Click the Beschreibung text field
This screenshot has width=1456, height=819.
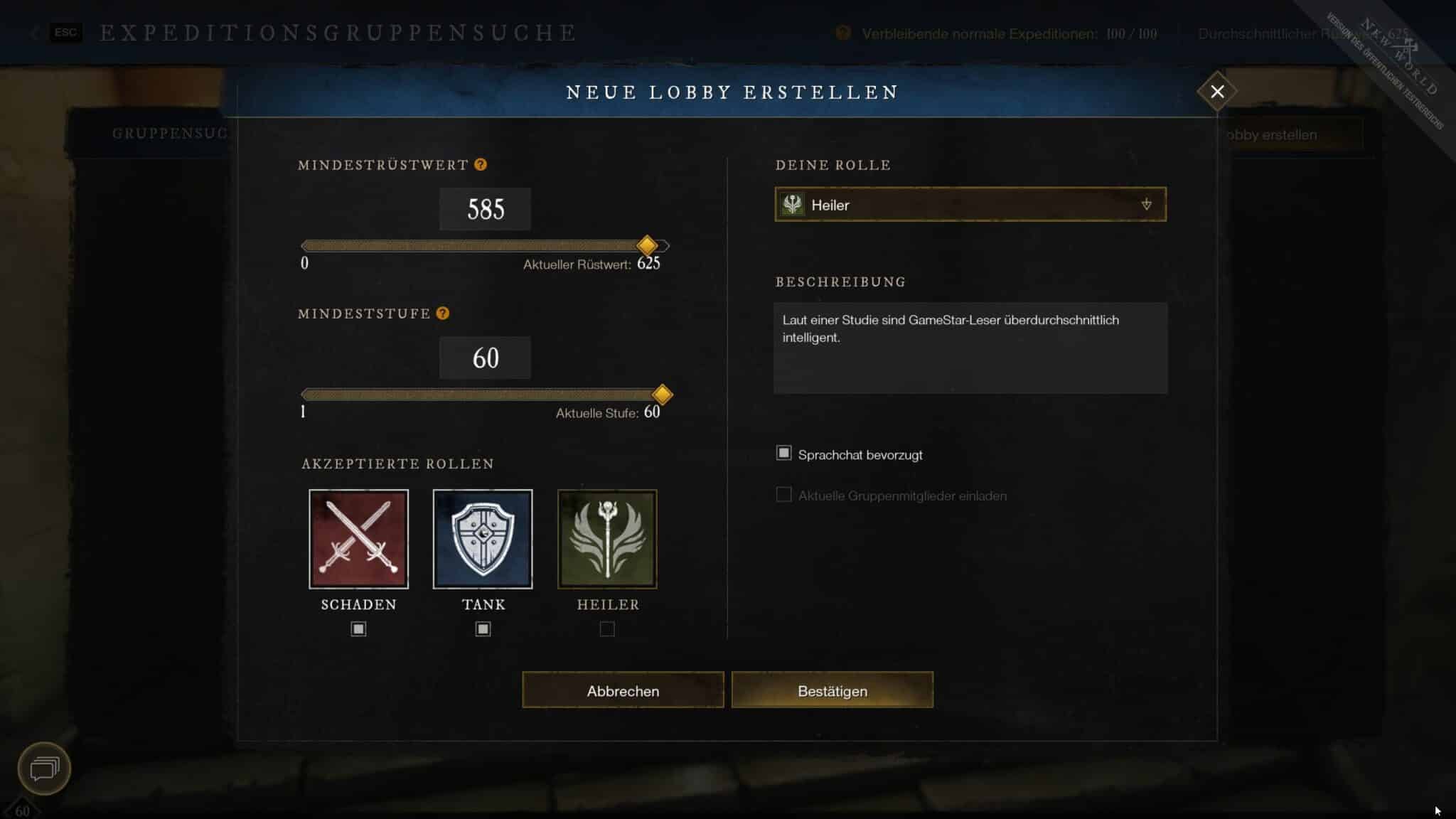(x=970, y=348)
